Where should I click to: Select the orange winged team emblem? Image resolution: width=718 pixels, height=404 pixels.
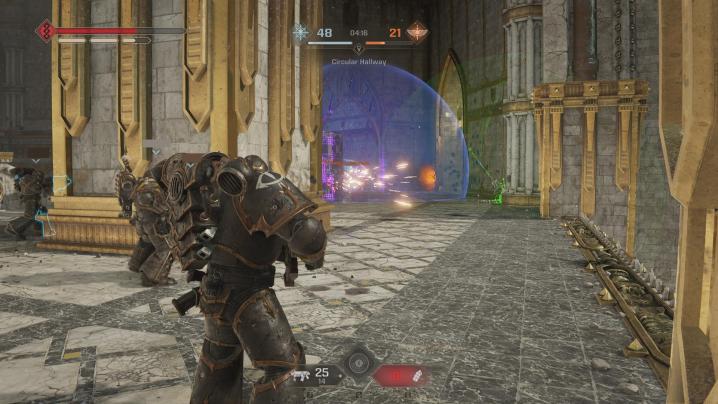417,32
